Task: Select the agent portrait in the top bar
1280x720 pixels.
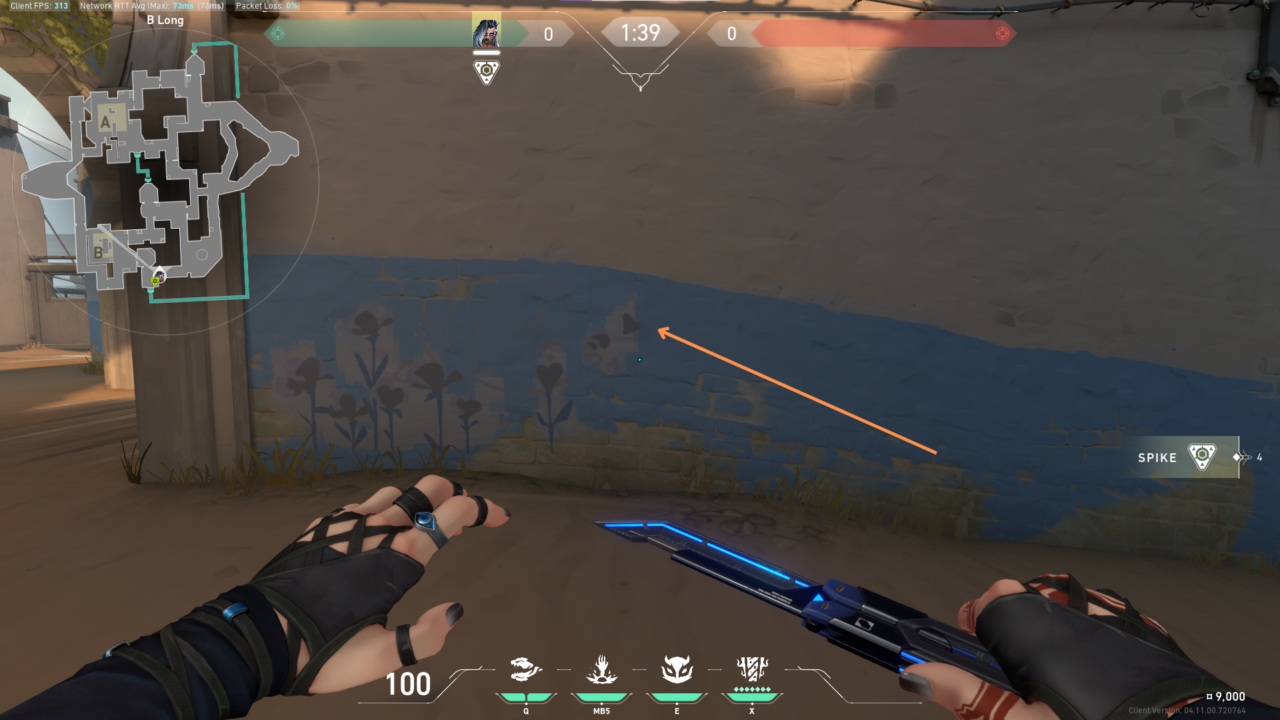Action: [x=486, y=32]
